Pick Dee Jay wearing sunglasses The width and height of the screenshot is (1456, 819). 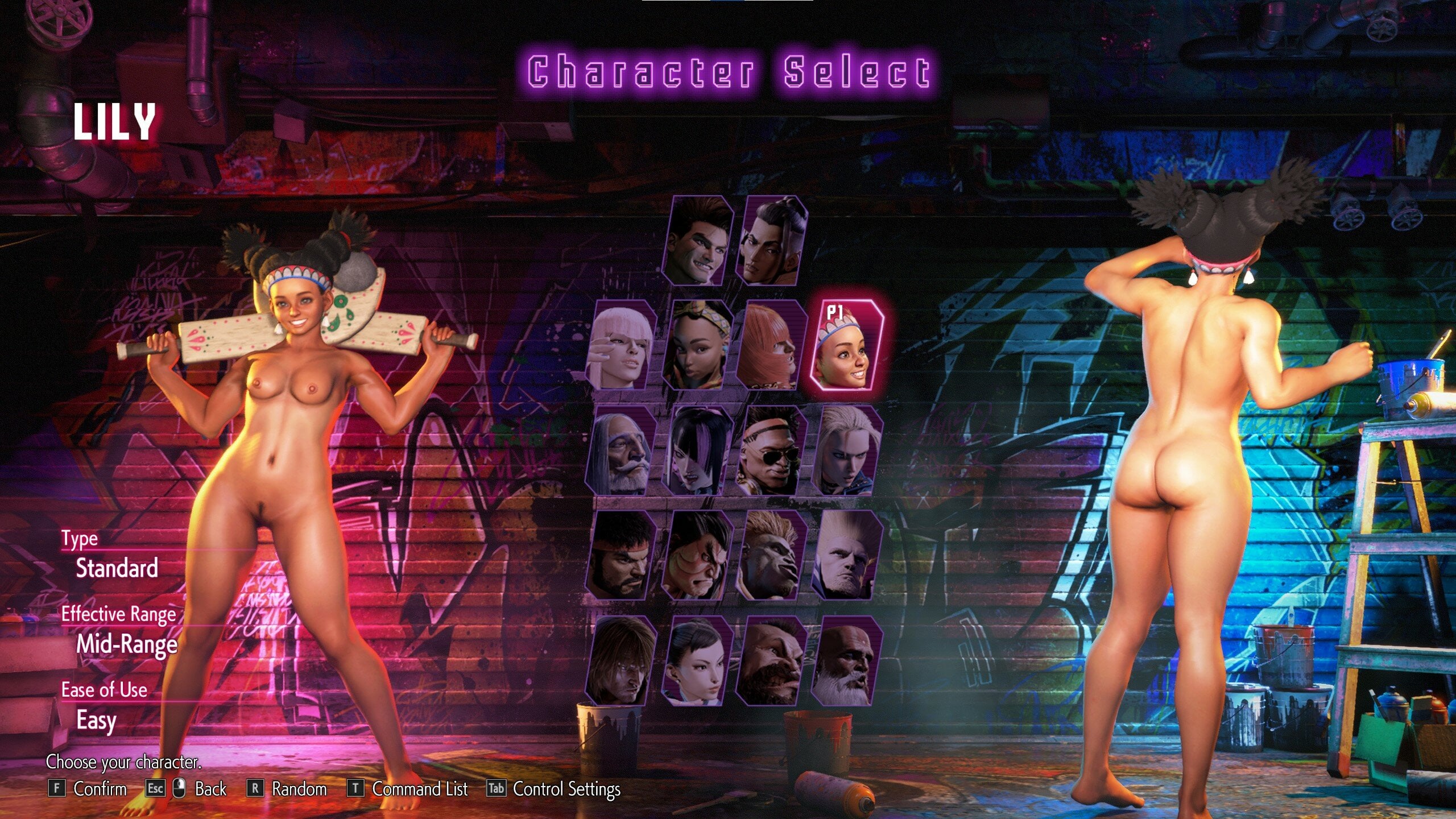(771, 450)
